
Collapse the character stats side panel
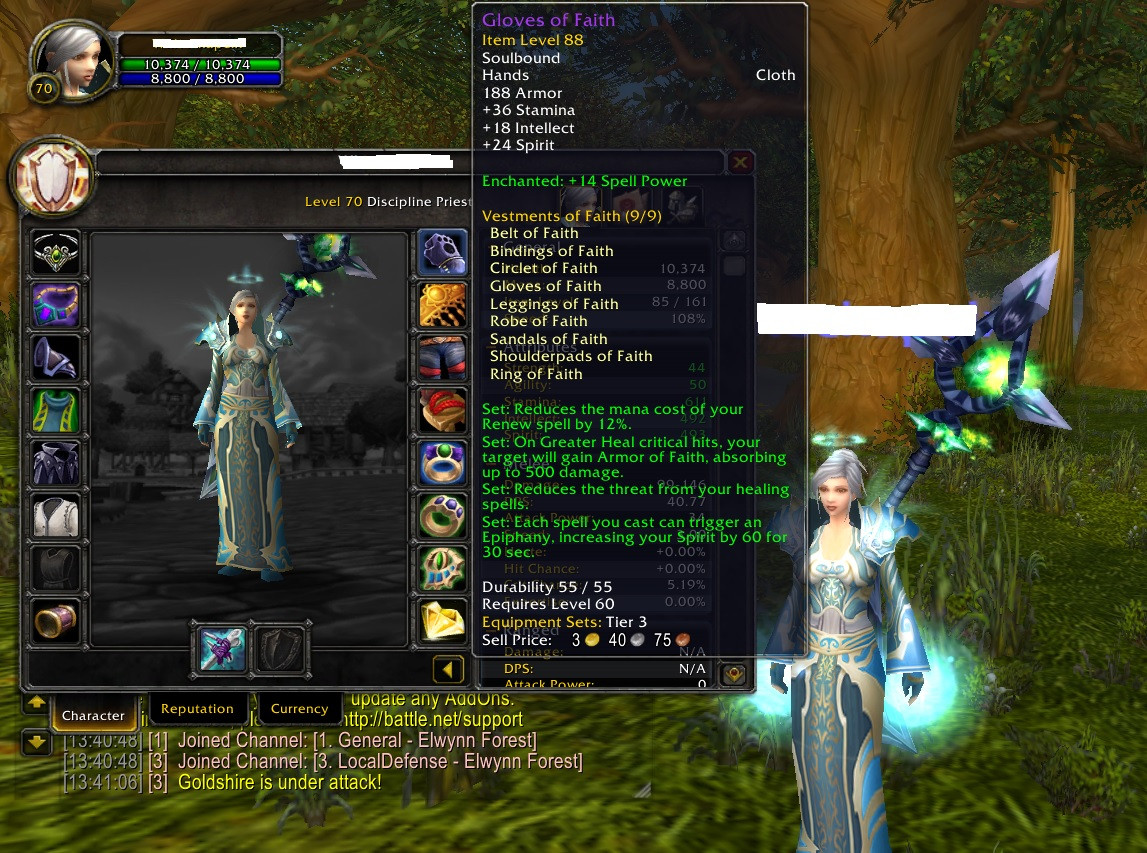point(448,669)
